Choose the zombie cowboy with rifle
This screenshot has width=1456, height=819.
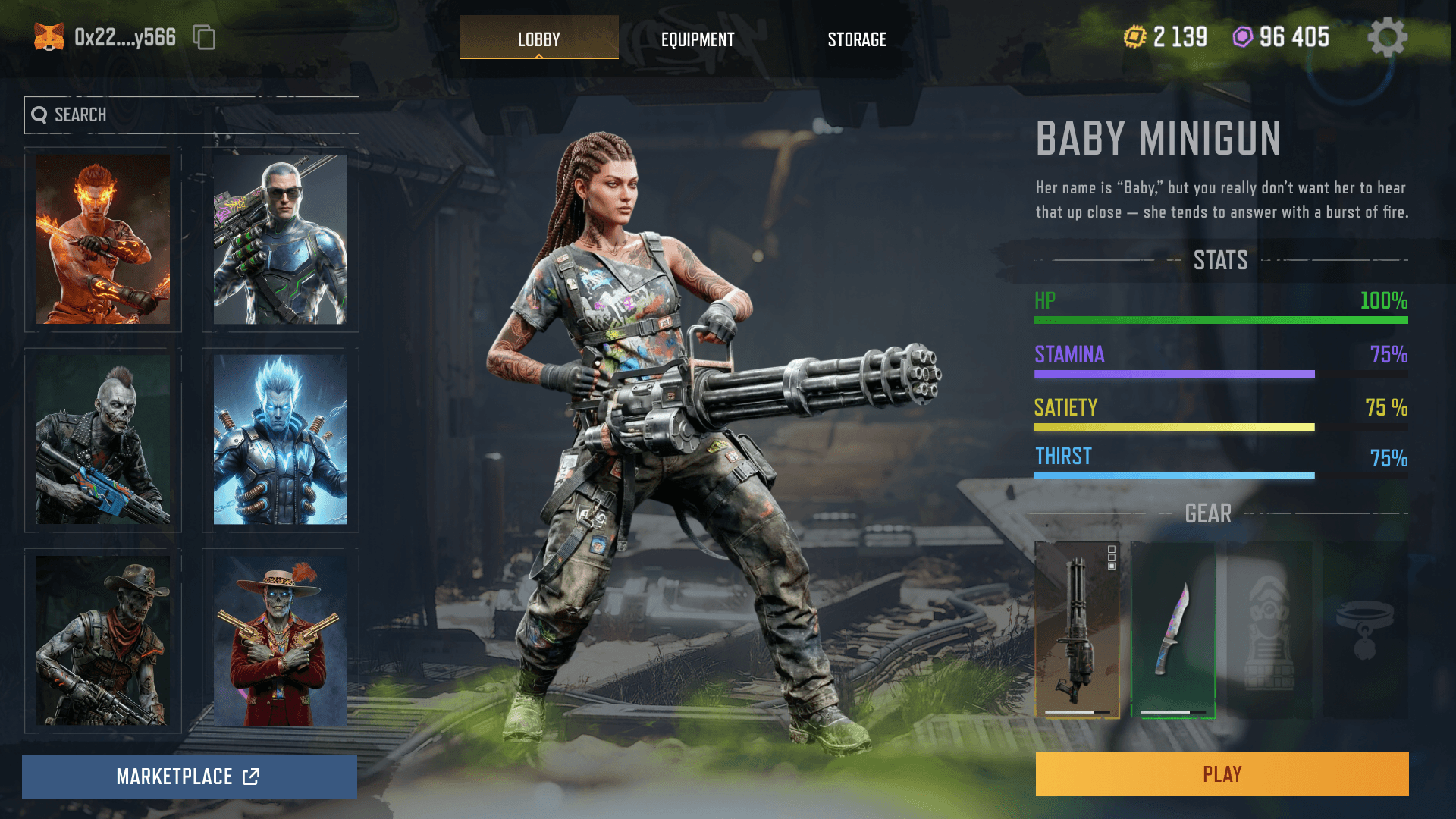[x=103, y=641]
